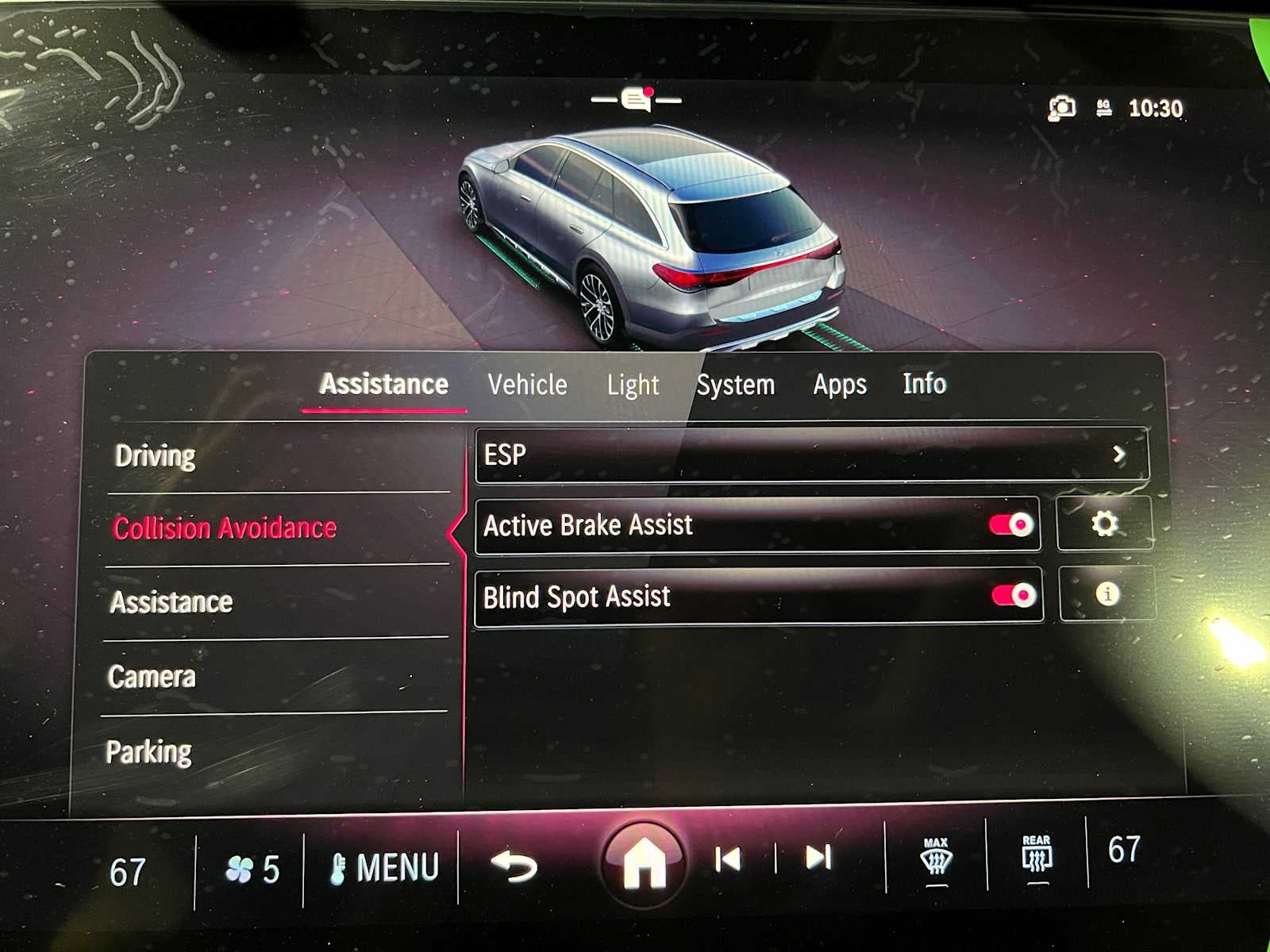Open the System tab

[x=736, y=385]
